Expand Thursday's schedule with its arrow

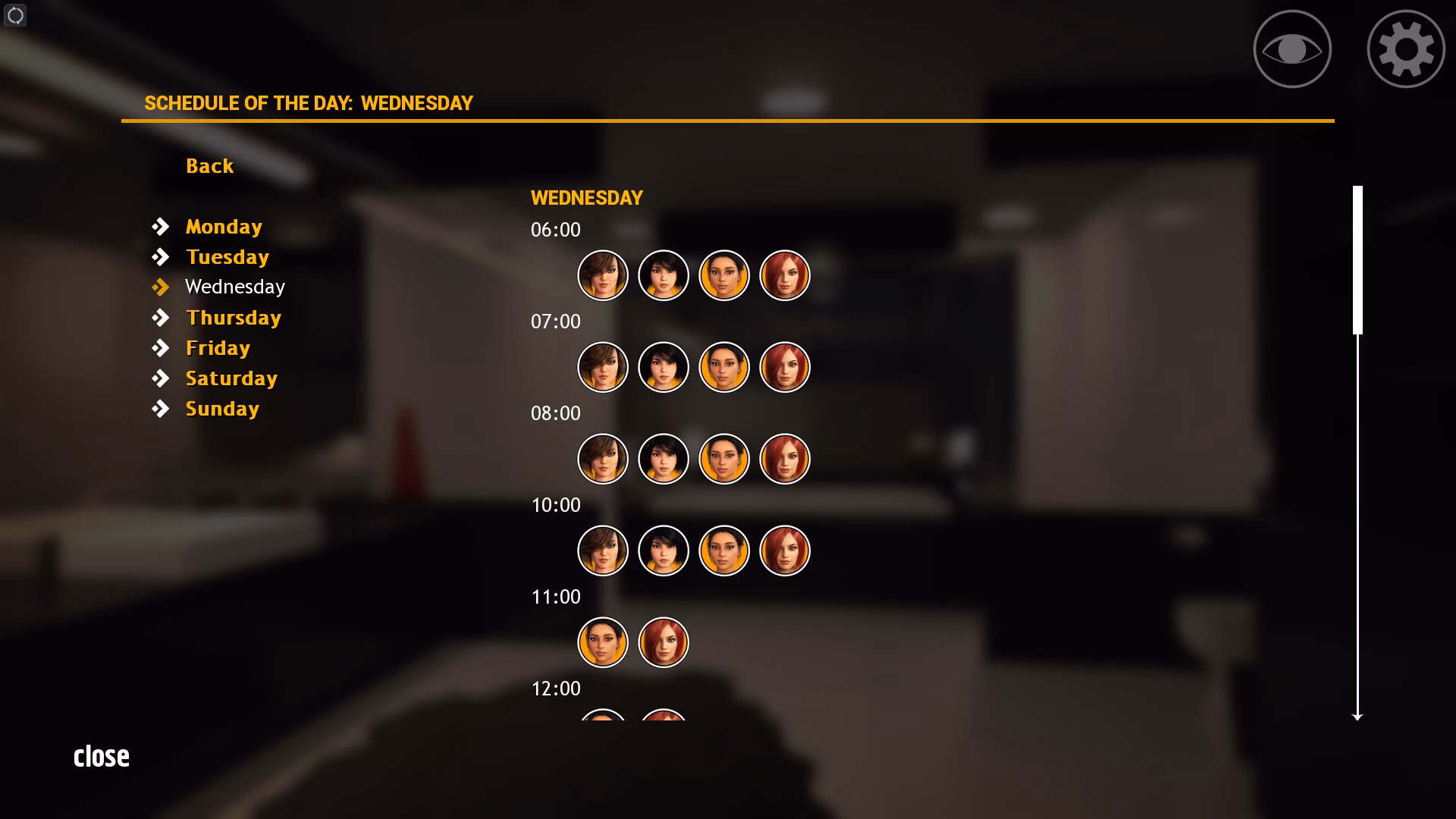[162, 317]
